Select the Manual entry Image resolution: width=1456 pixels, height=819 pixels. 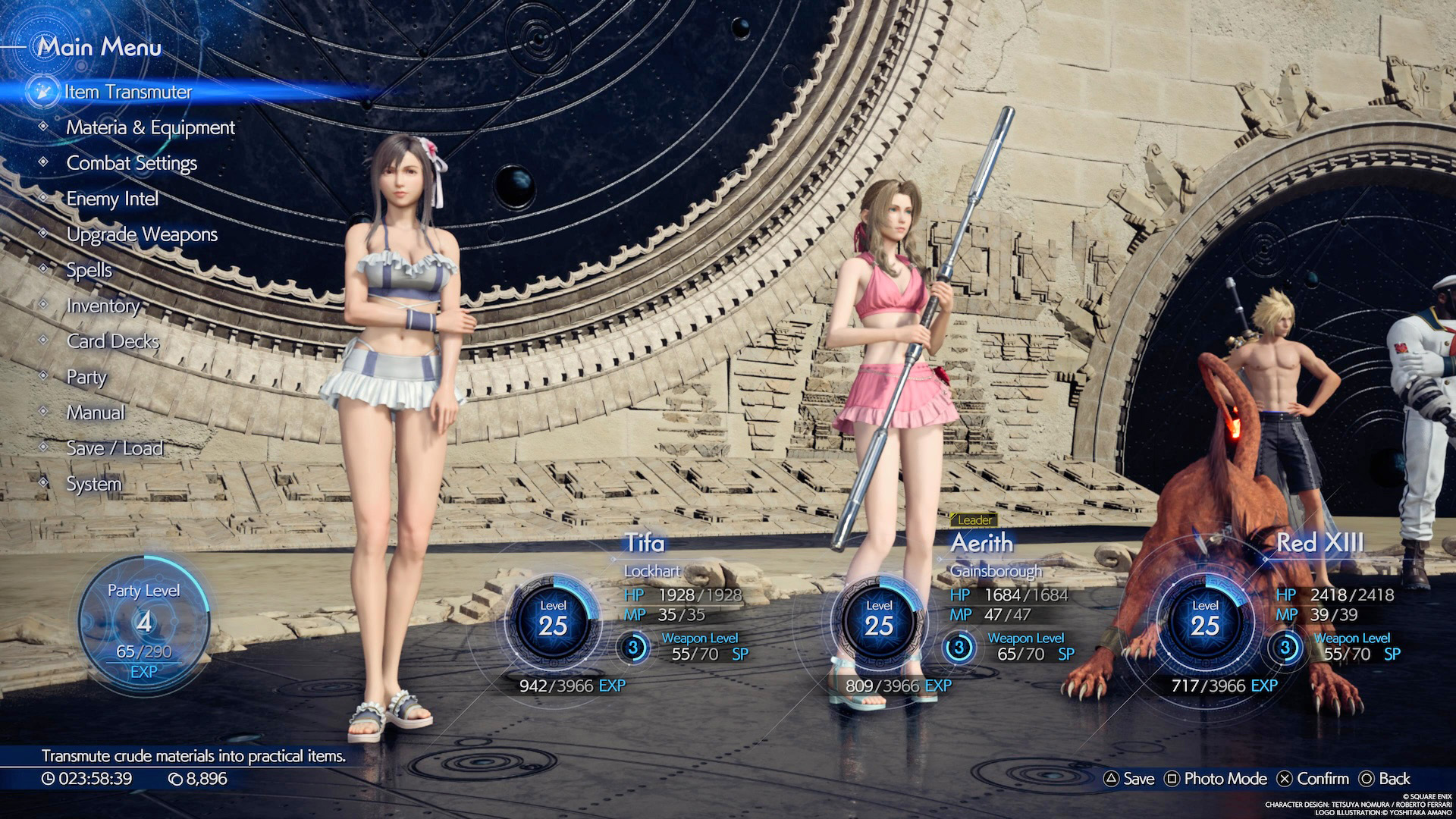coord(96,413)
